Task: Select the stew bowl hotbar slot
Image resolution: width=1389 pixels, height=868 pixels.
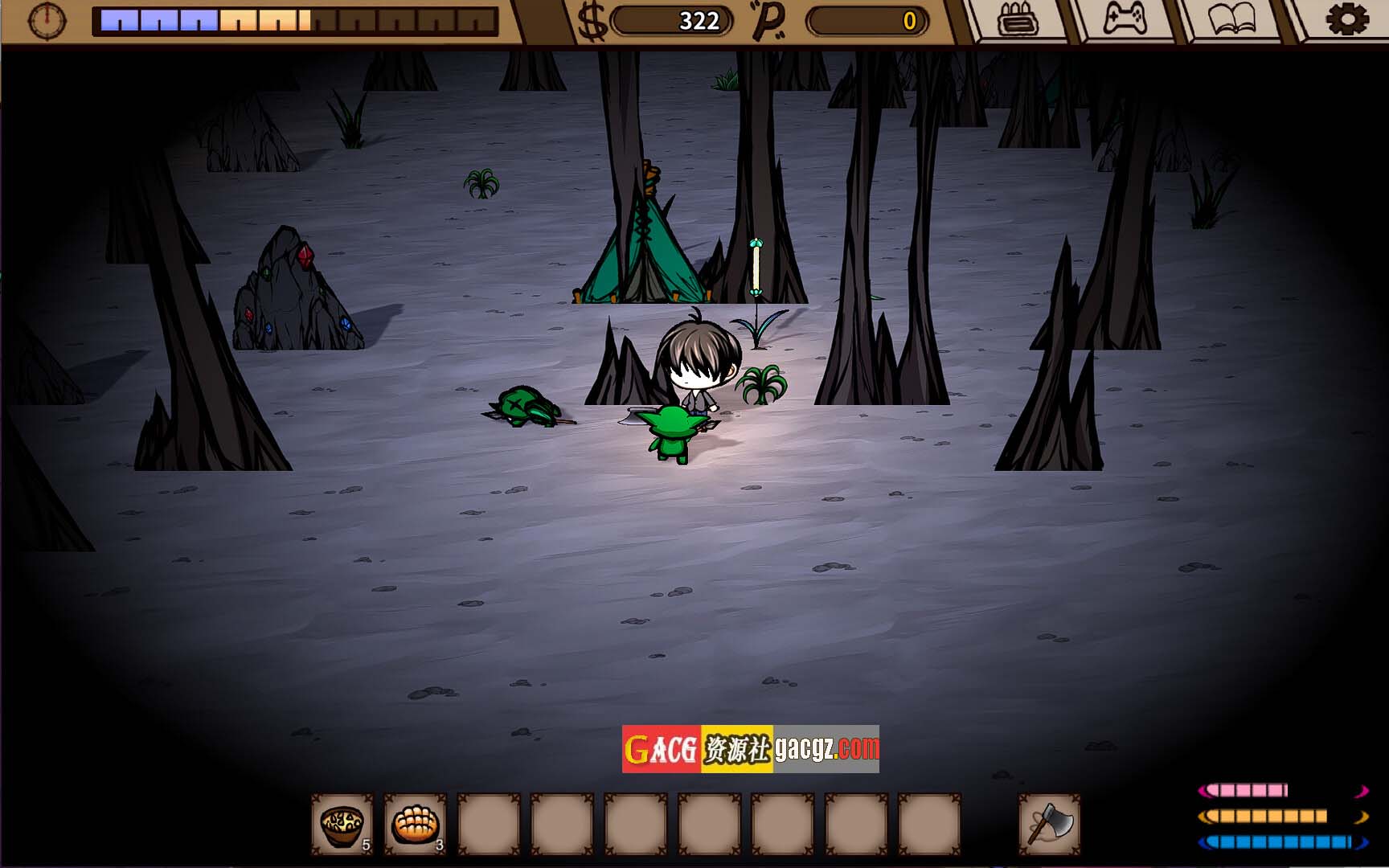Action: point(342,824)
